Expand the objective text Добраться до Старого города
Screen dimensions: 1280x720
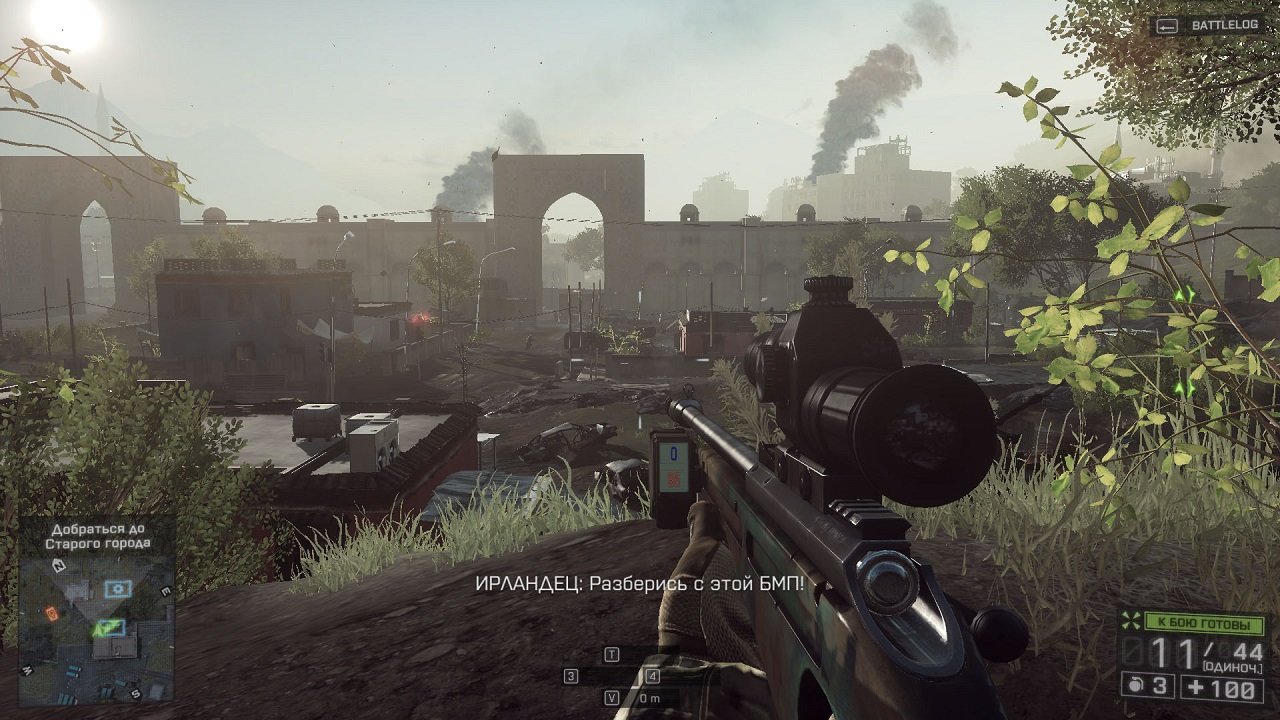tap(98, 537)
